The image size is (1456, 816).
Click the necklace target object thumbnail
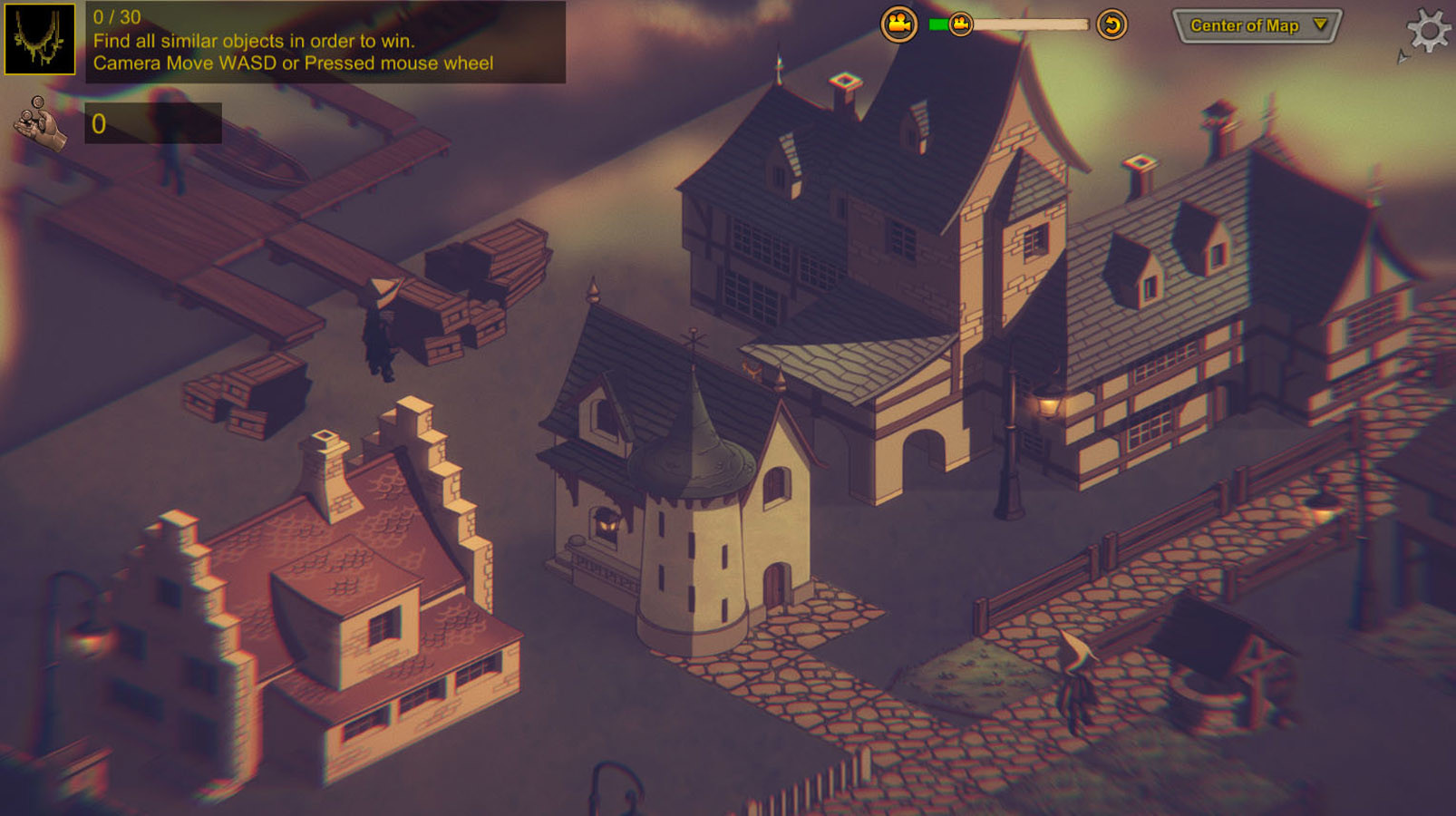tap(40, 40)
